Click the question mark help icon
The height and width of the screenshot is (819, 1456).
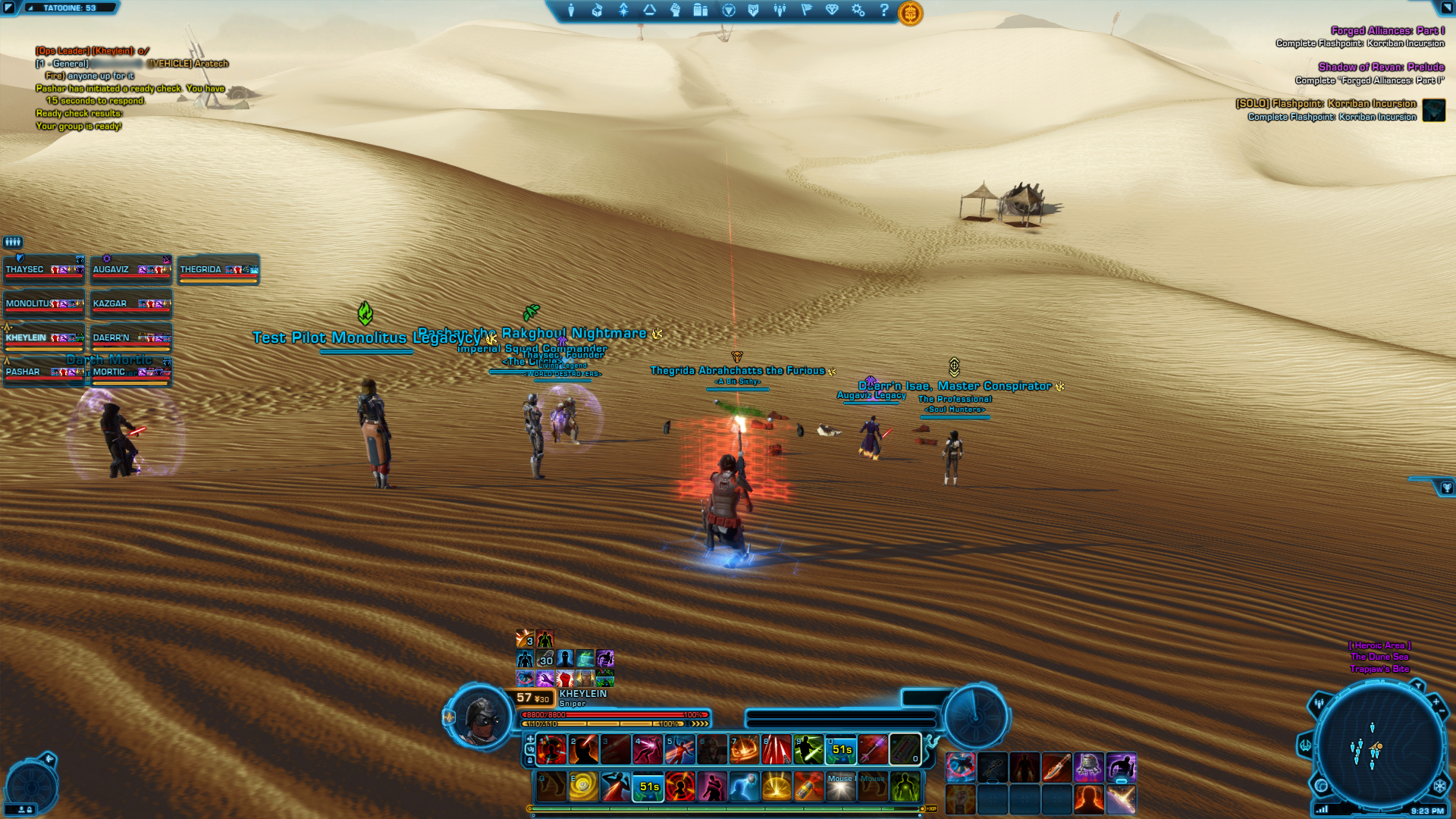[884, 11]
